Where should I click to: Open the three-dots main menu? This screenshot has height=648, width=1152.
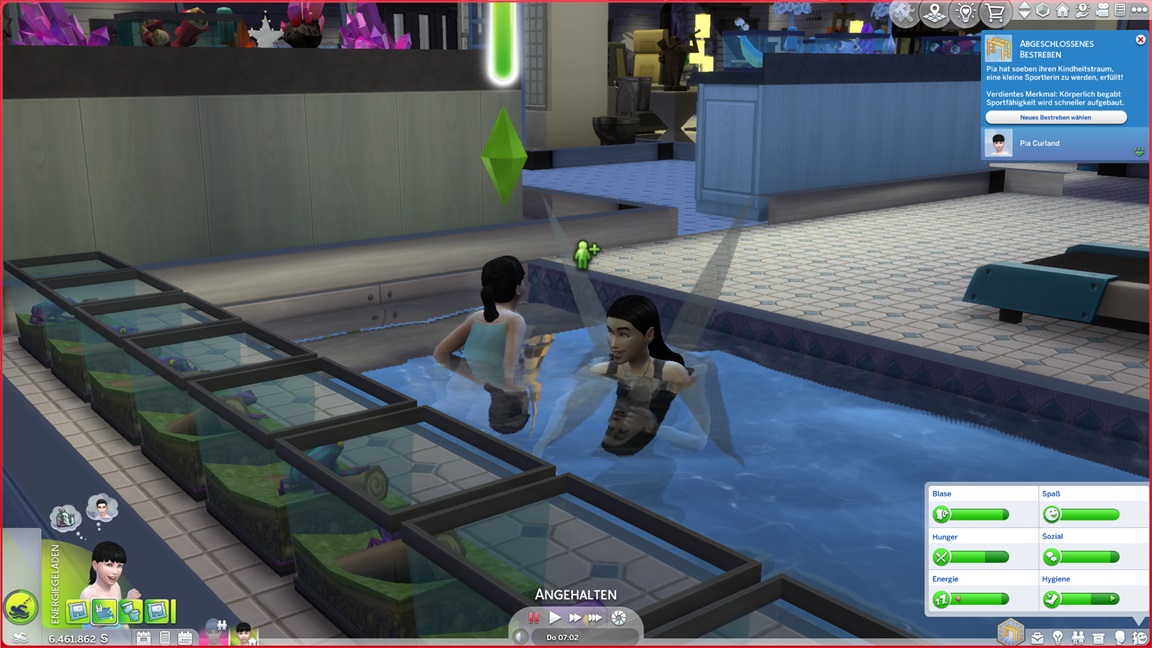click(x=1139, y=11)
